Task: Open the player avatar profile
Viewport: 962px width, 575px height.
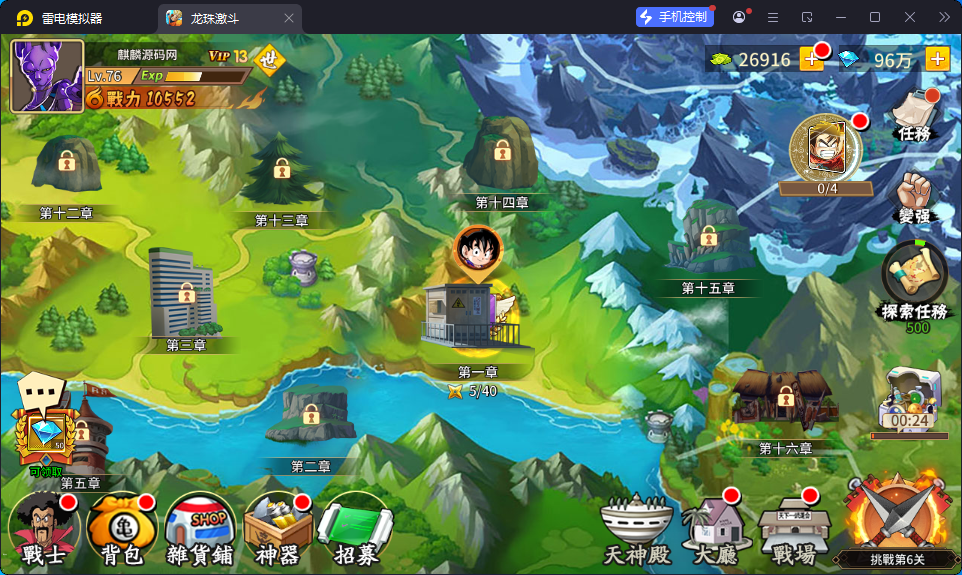Action: click(x=47, y=76)
